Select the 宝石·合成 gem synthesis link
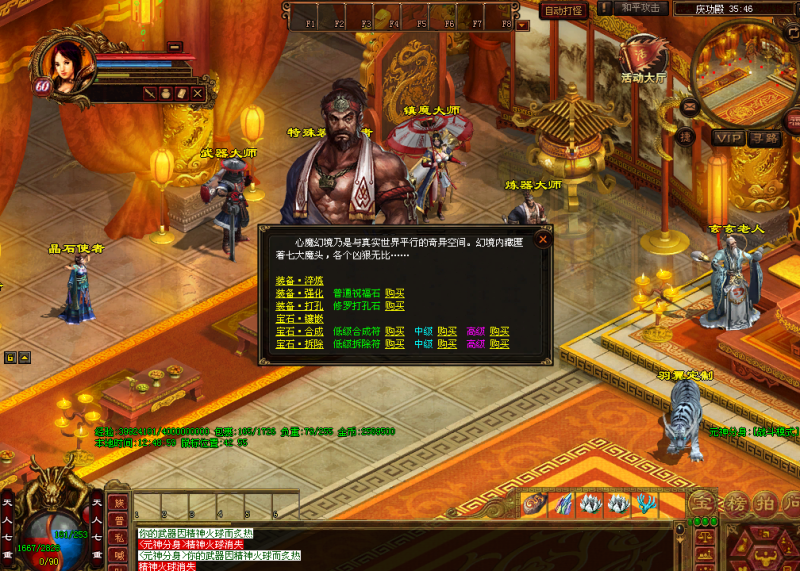The image size is (800, 571). coord(298,331)
